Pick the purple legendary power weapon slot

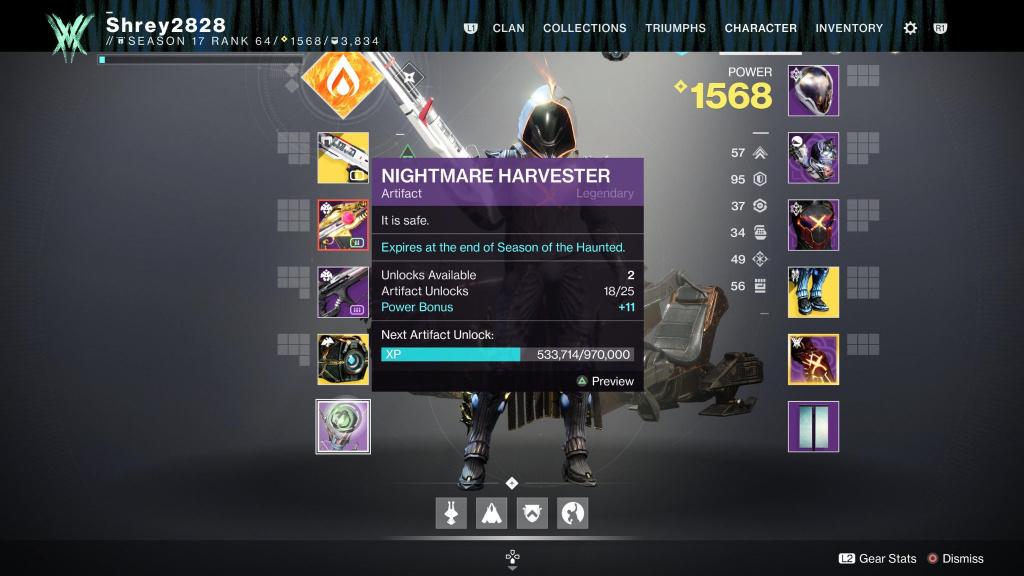343,292
